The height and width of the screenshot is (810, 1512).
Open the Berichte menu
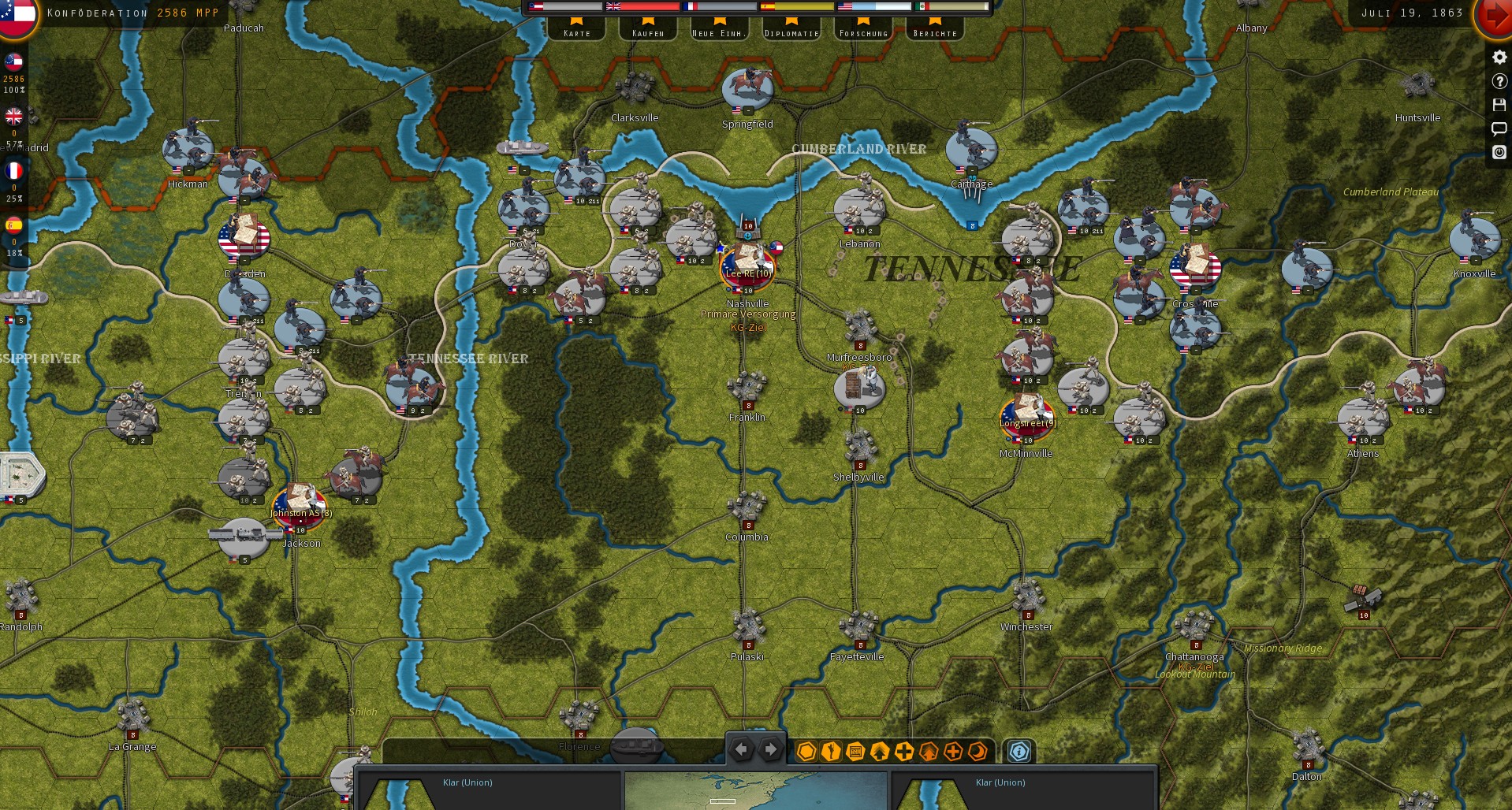[x=935, y=30]
